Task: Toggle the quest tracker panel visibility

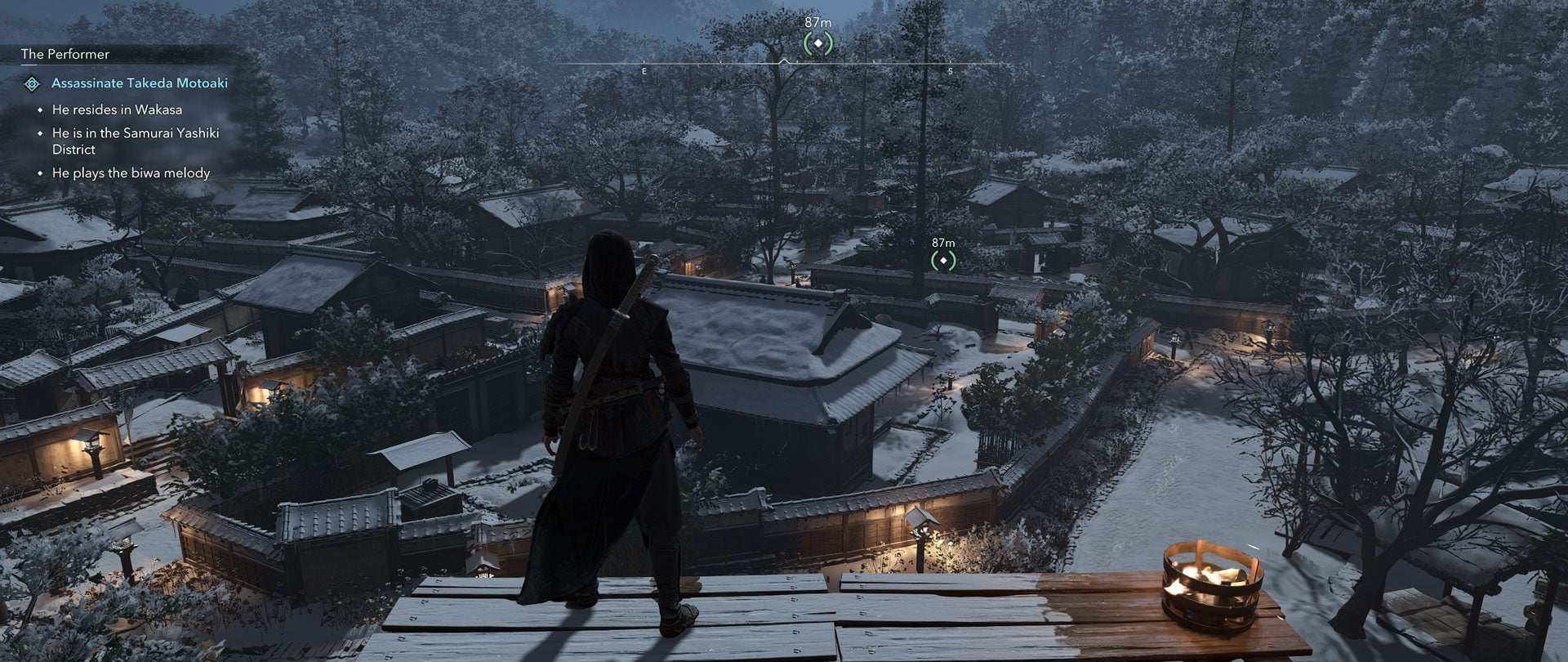Action: (x=64, y=55)
